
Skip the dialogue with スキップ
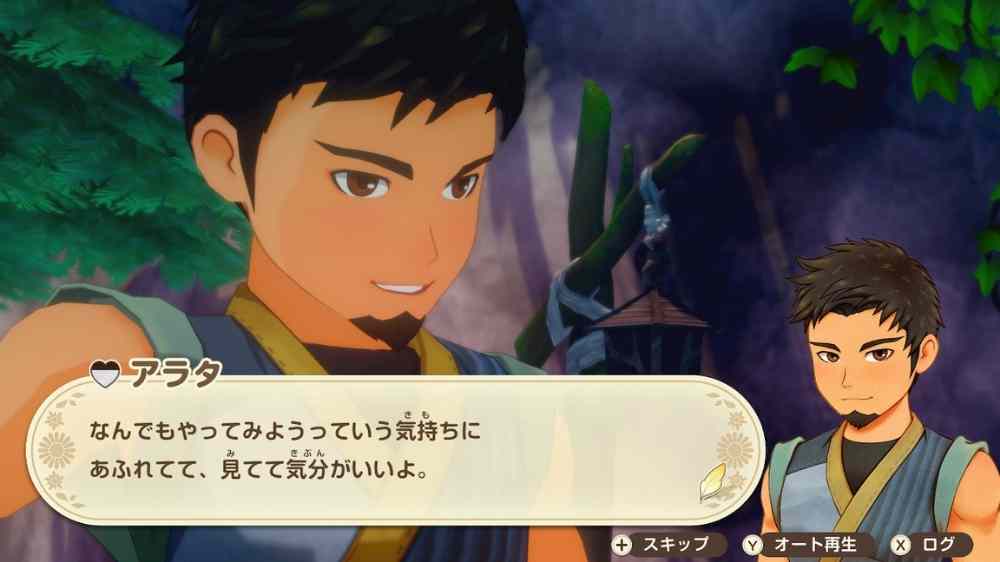click(x=662, y=545)
